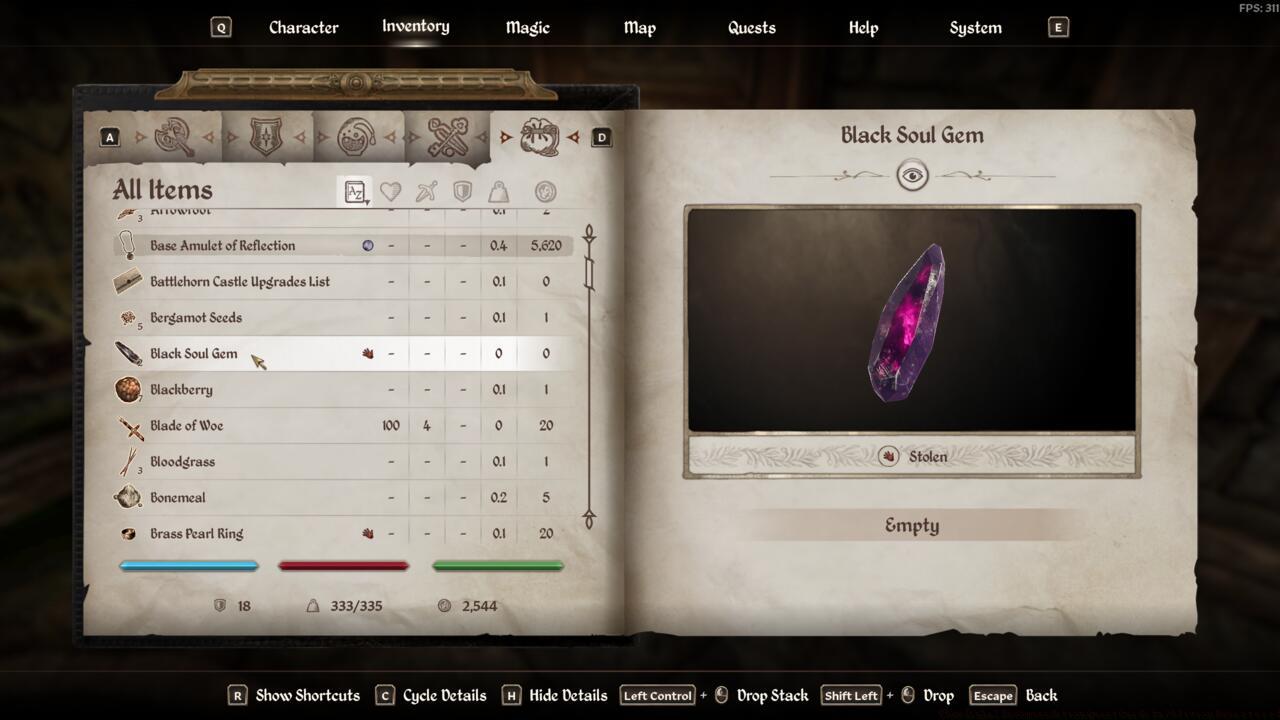Open the Miscellaneous crossed-keys category
1280x720 pixels.
[x=448, y=135]
